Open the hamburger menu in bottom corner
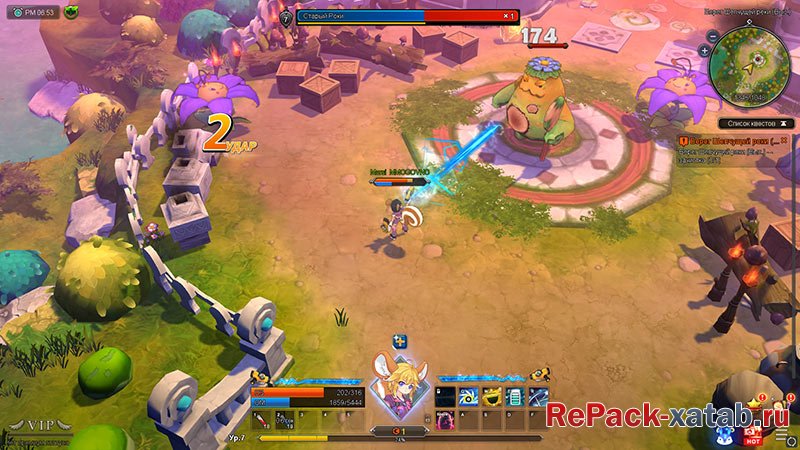The height and width of the screenshot is (450, 800). [781, 435]
